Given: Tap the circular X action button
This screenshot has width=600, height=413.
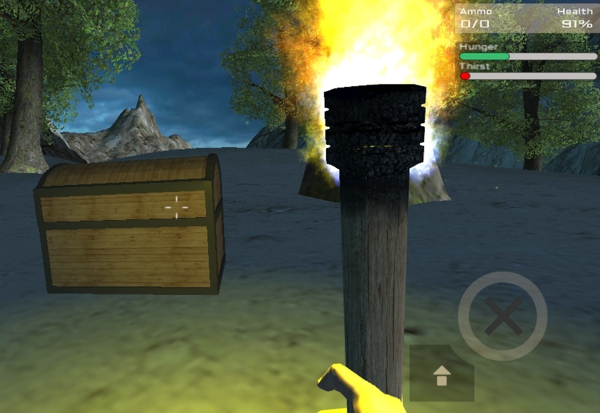Looking at the screenshot, I should (x=503, y=318).
